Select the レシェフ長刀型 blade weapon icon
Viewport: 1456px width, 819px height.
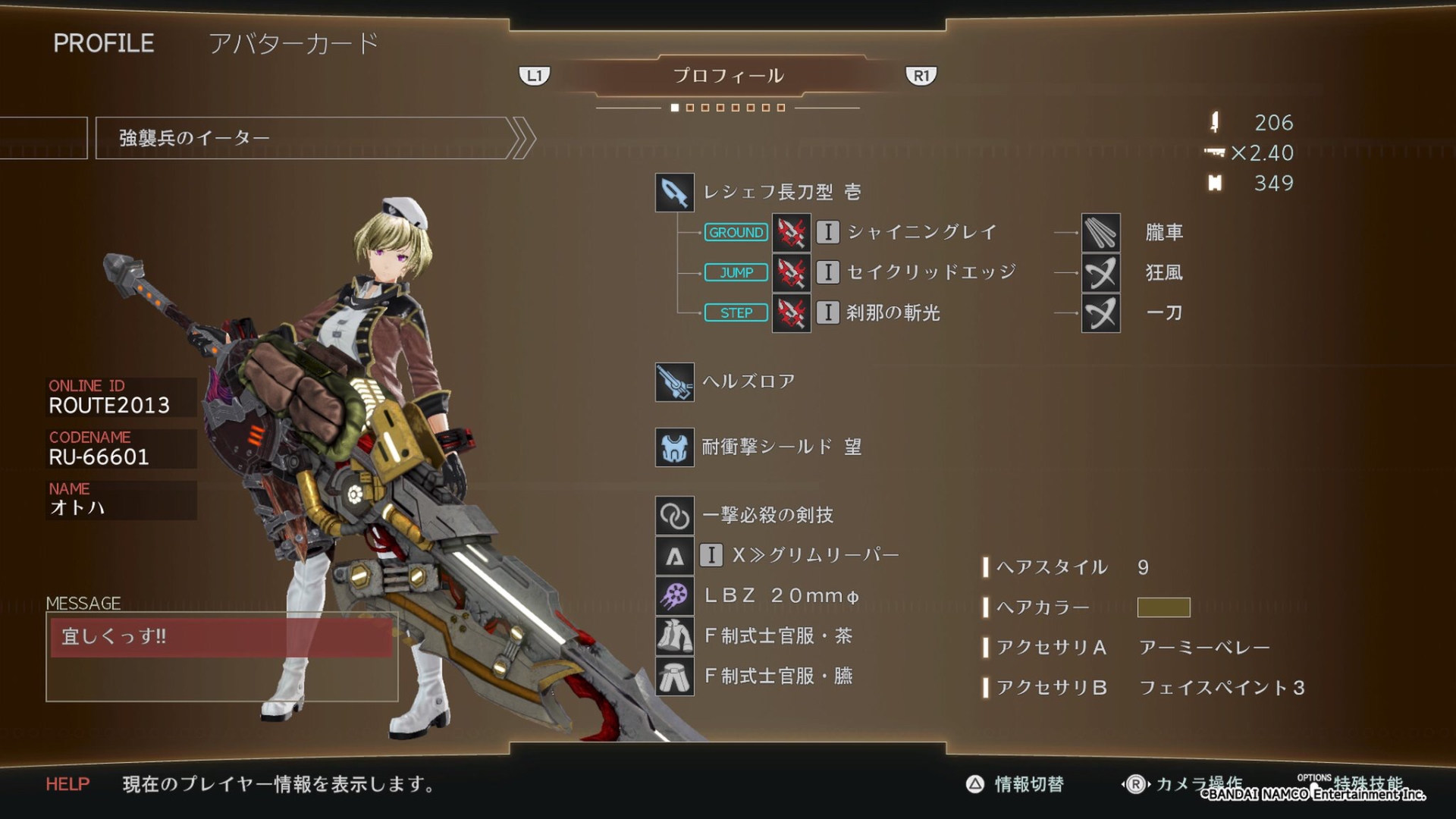tap(673, 193)
